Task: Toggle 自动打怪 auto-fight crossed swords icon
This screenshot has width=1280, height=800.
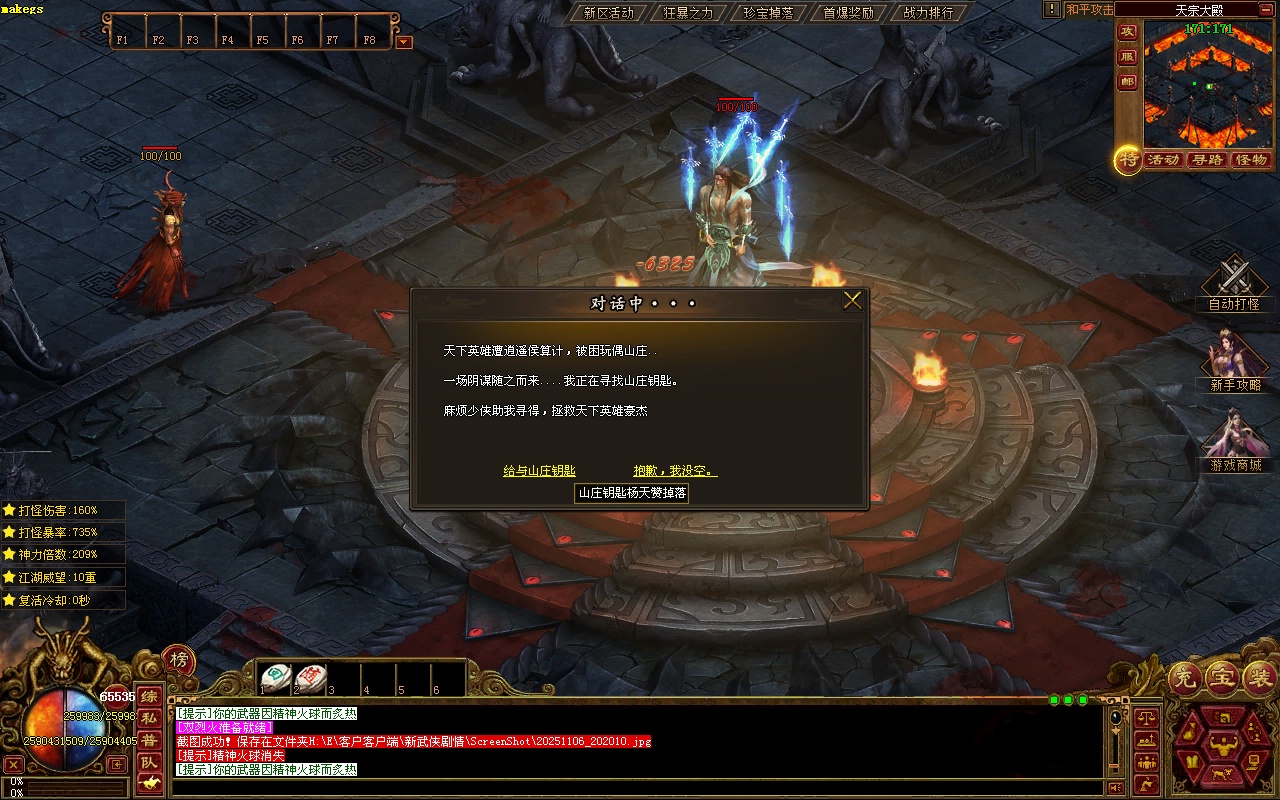Action: click(1234, 277)
